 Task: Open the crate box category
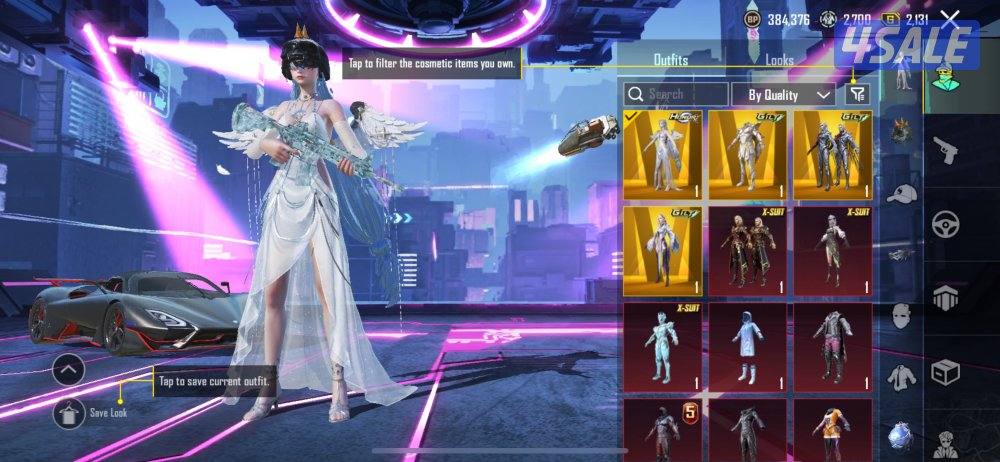click(945, 372)
